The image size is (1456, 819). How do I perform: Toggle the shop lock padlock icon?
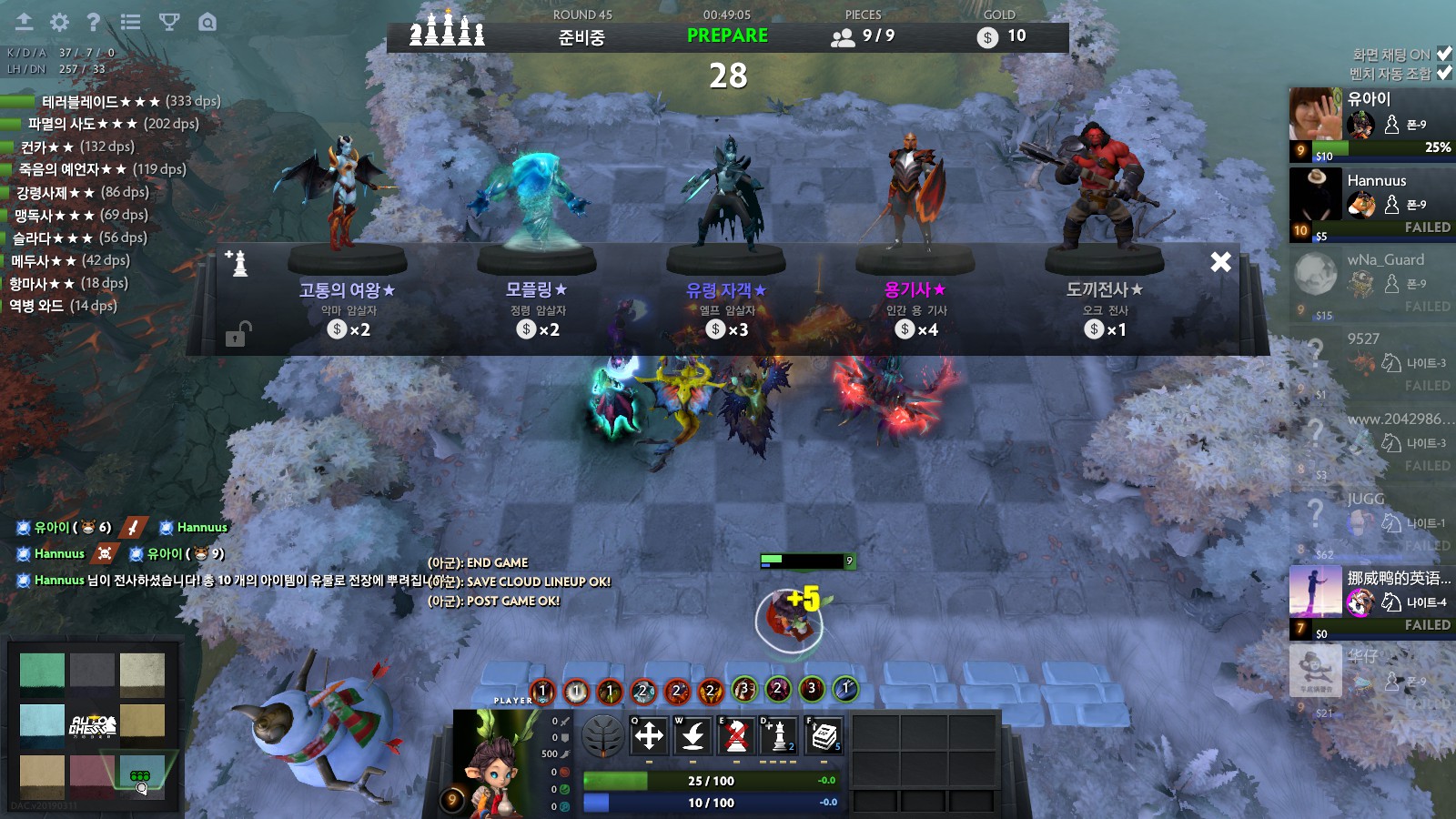tap(236, 335)
